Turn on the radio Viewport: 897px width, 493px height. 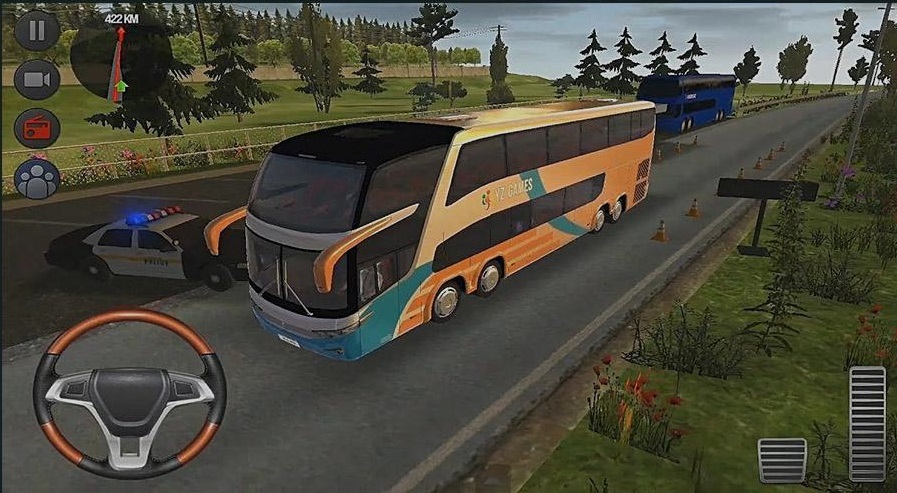click(37, 128)
